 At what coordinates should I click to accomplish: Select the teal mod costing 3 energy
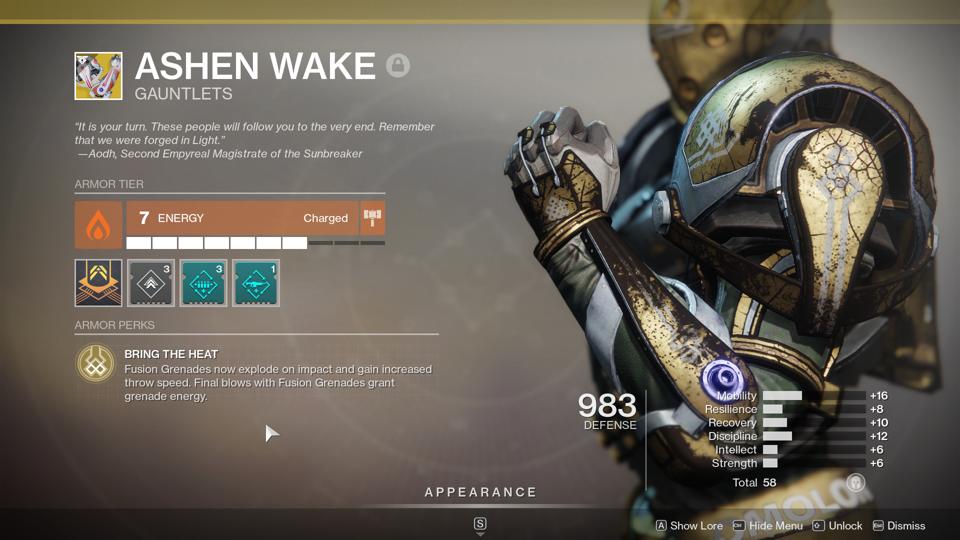click(203, 283)
